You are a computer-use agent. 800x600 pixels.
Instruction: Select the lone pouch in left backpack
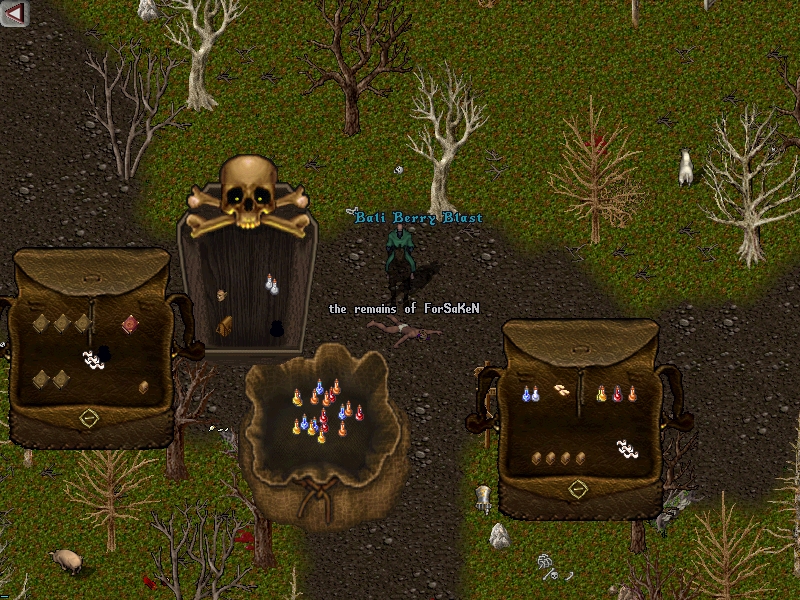[143, 387]
